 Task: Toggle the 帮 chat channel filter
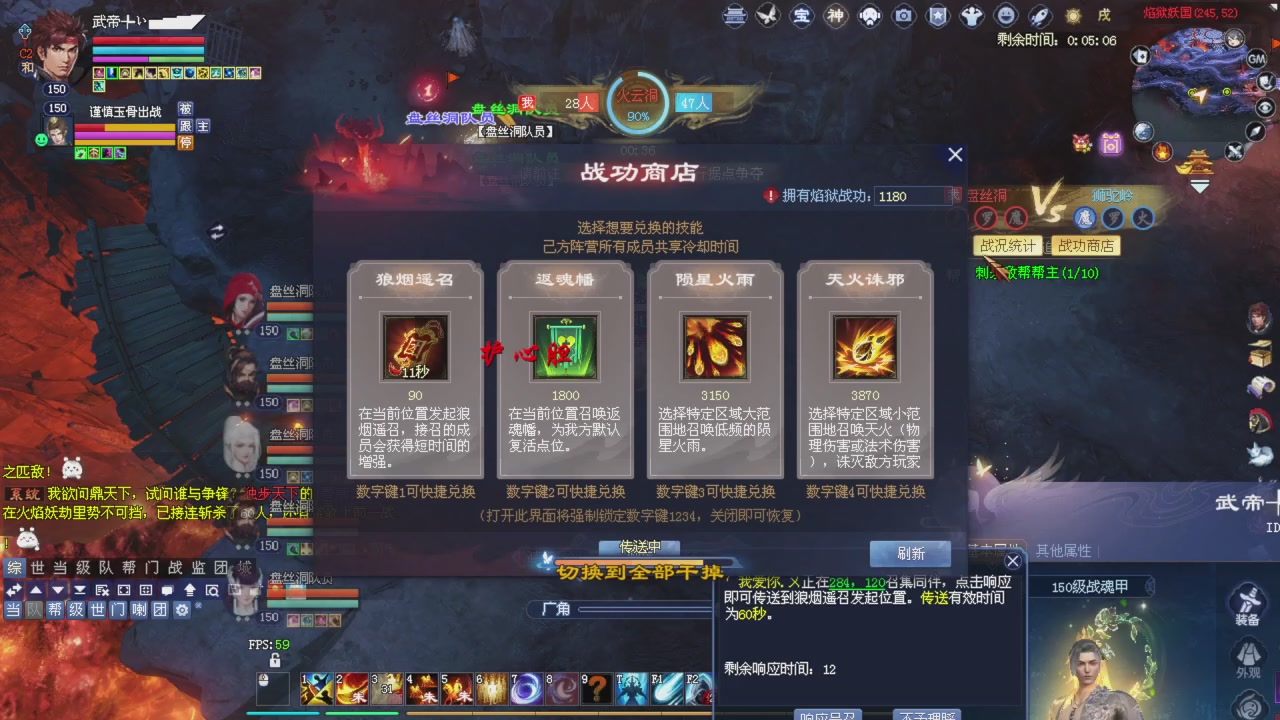point(56,610)
